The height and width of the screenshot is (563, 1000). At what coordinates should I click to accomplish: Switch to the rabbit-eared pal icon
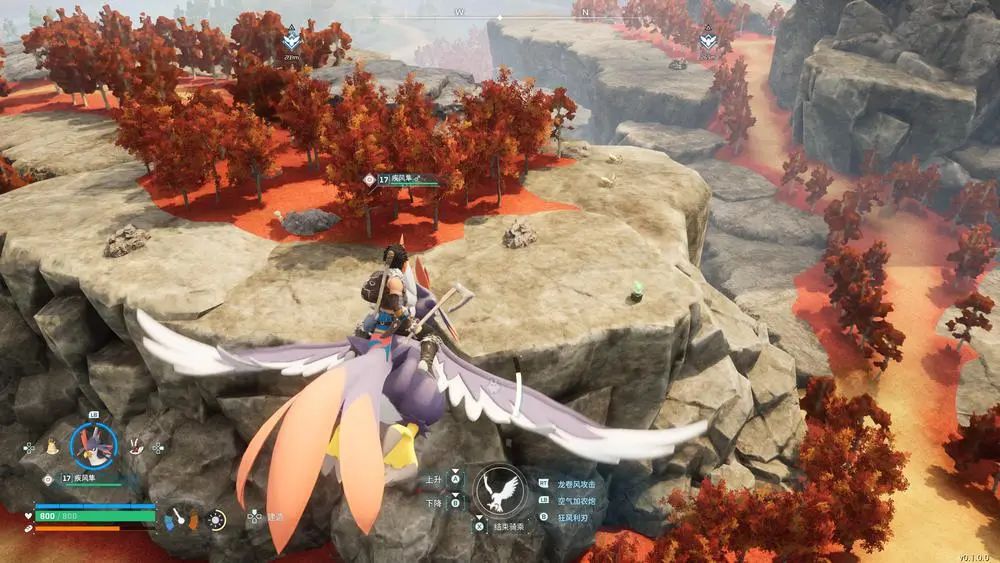tap(136, 449)
